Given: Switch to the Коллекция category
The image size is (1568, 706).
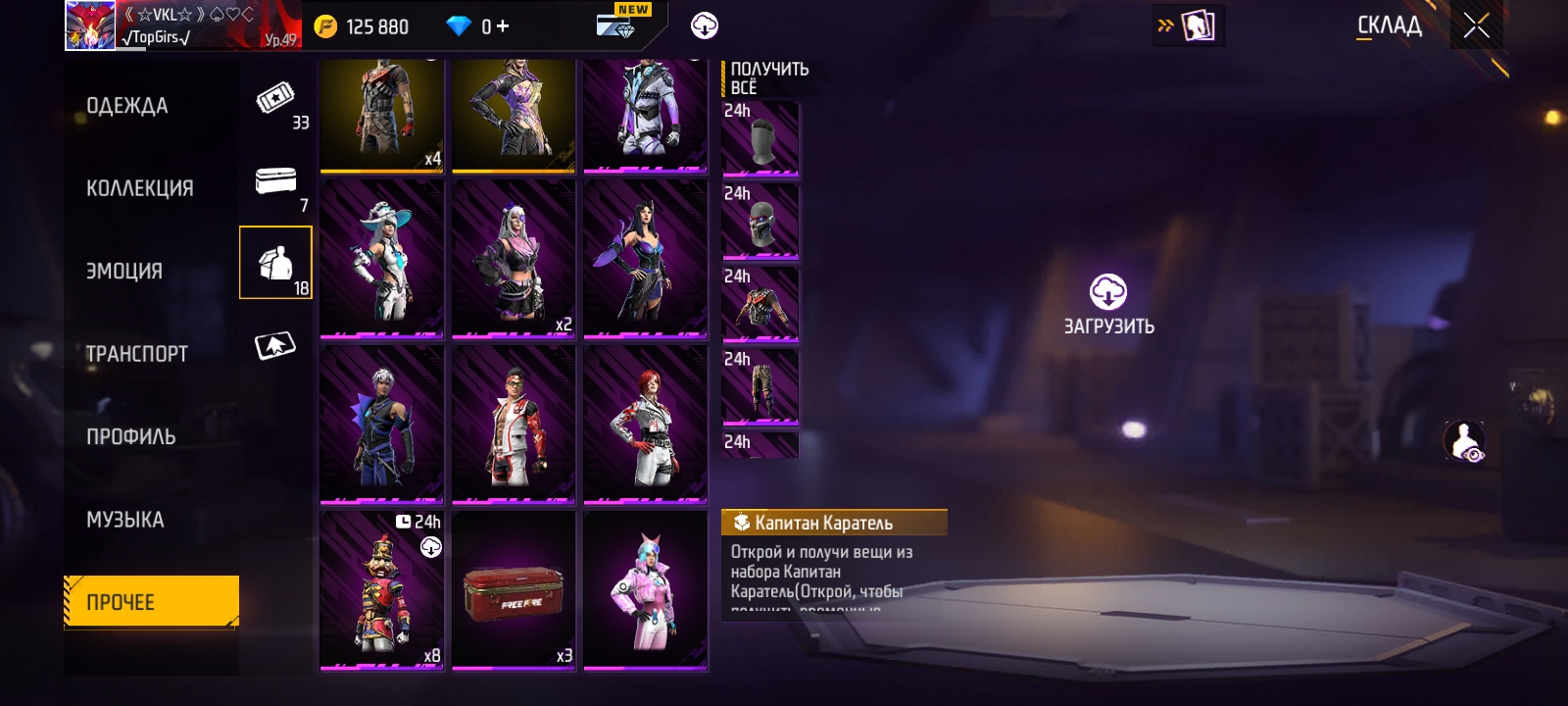Looking at the screenshot, I should click(139, 188).
